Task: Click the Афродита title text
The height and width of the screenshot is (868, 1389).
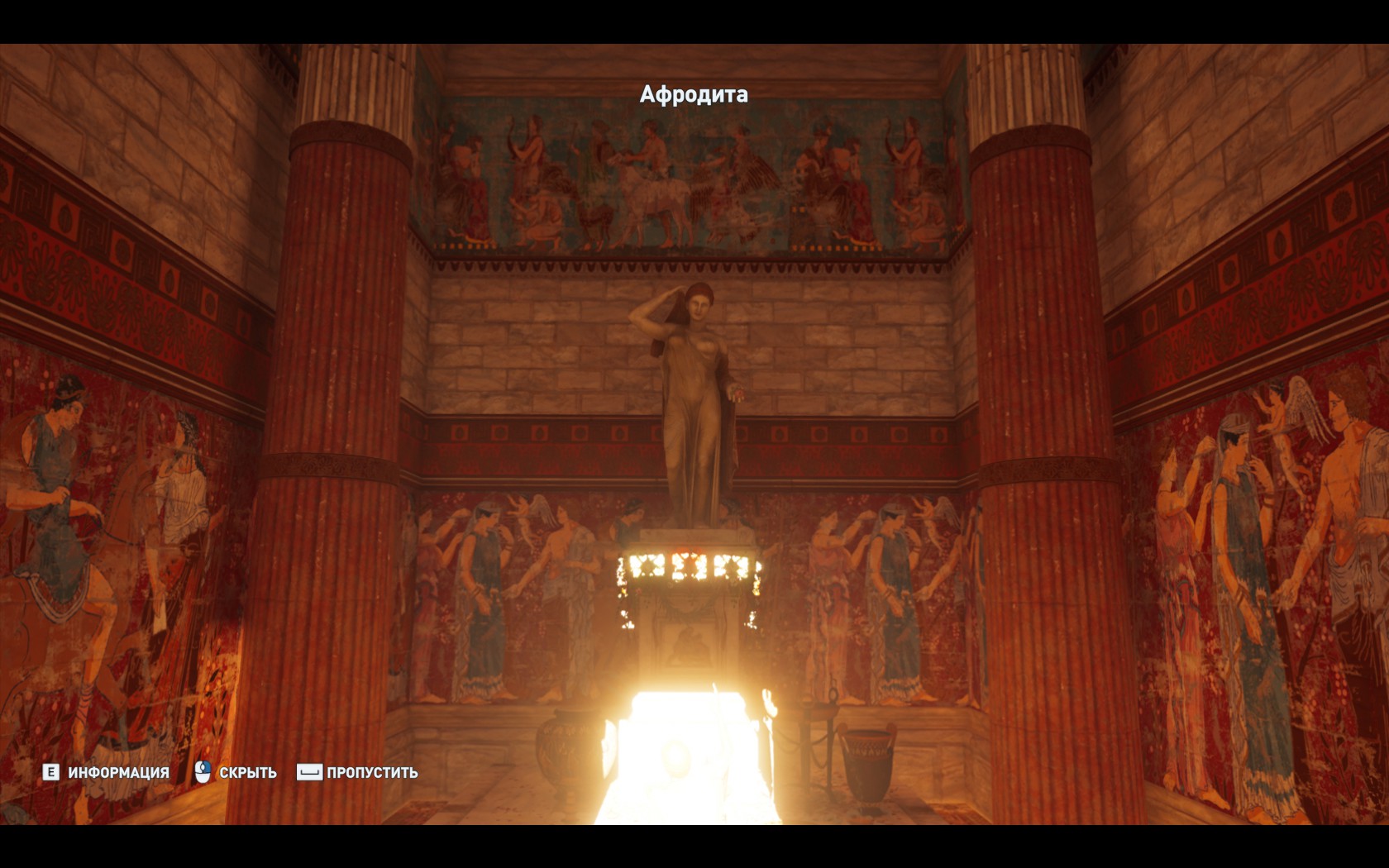Action: coord(693,95)
